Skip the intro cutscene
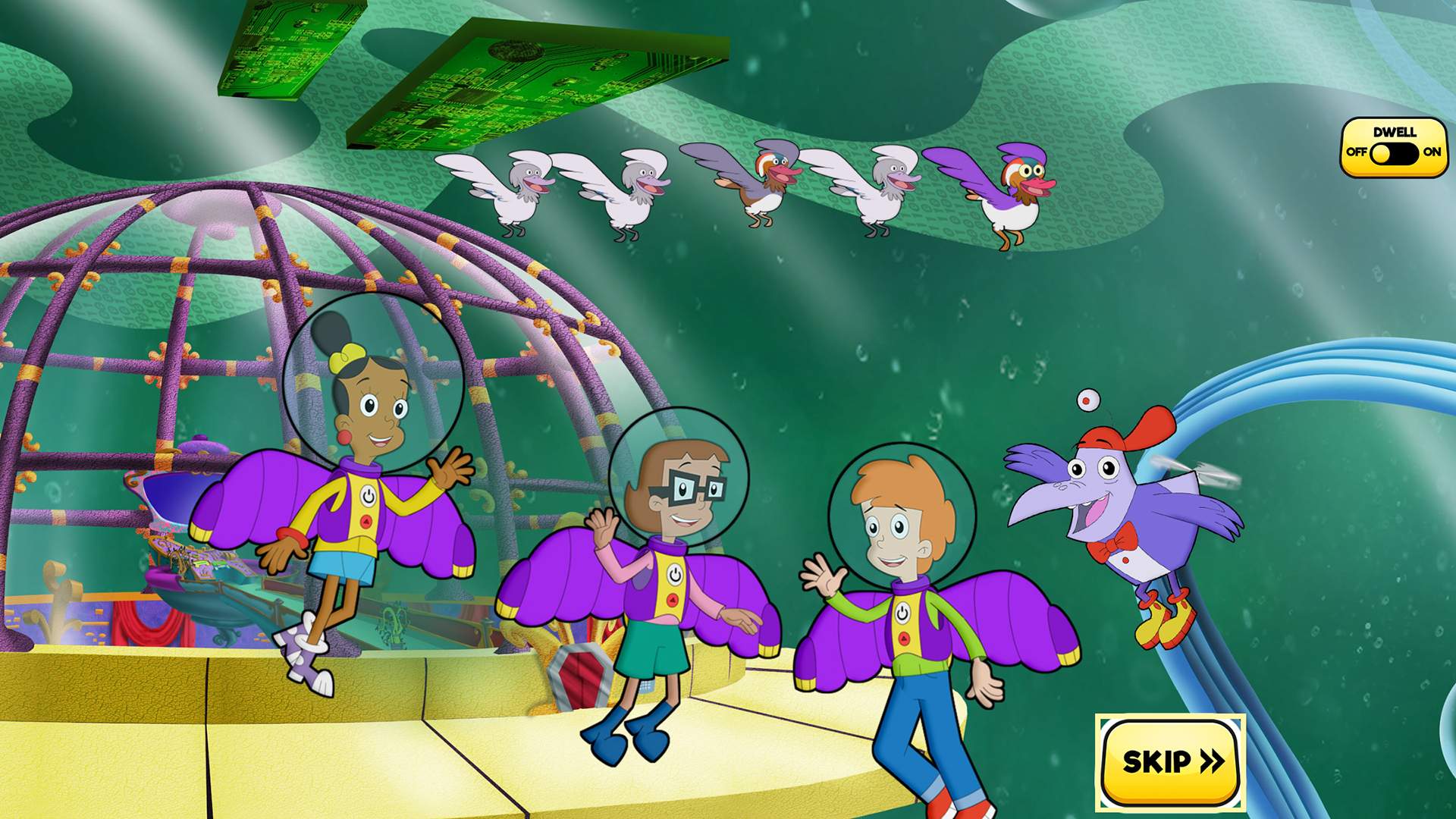This screenshot has width=1456, height=819. tap(1170, 761)
